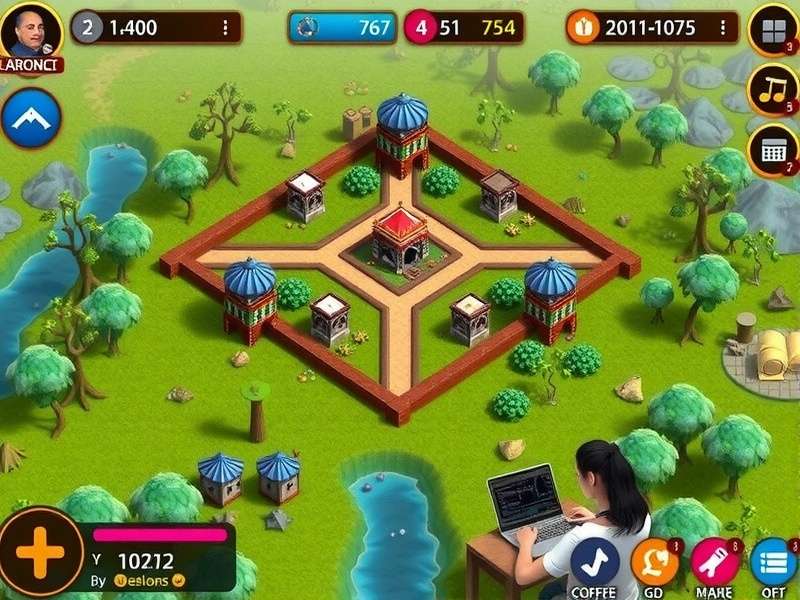Click the red circle numbered 4
This screenshot has width=800, height=600.
click(x=420, y=28)
